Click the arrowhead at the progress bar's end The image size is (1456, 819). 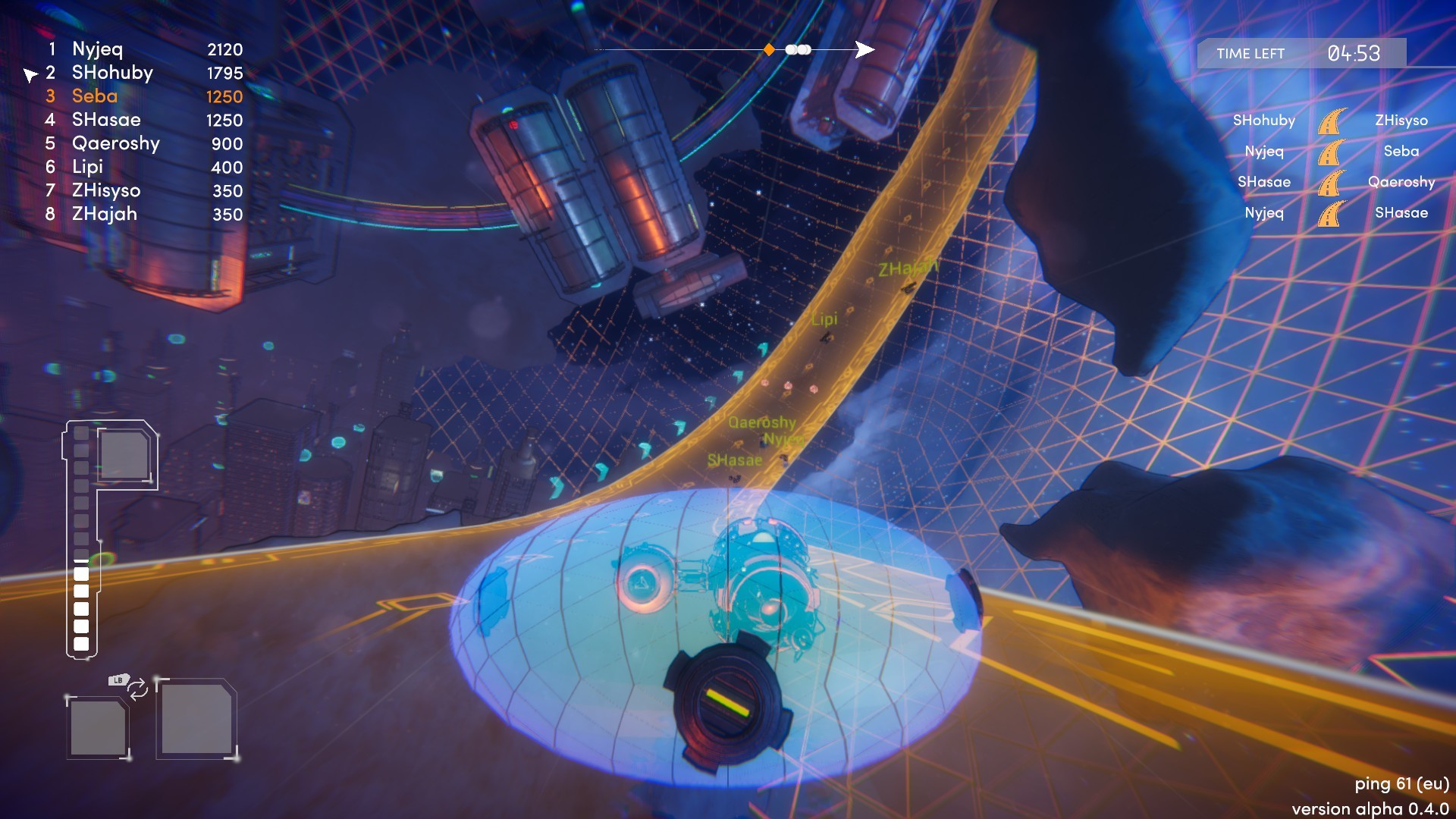(x=864, y=49)
